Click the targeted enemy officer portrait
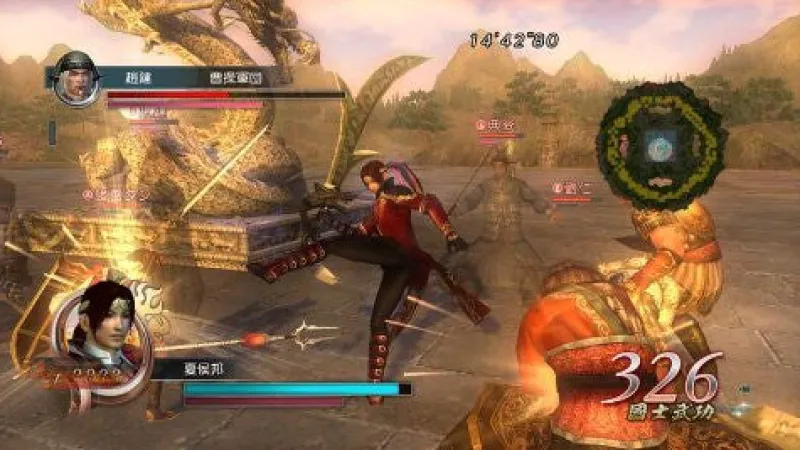This screenshot has width=800, height=450. (75, 81)
